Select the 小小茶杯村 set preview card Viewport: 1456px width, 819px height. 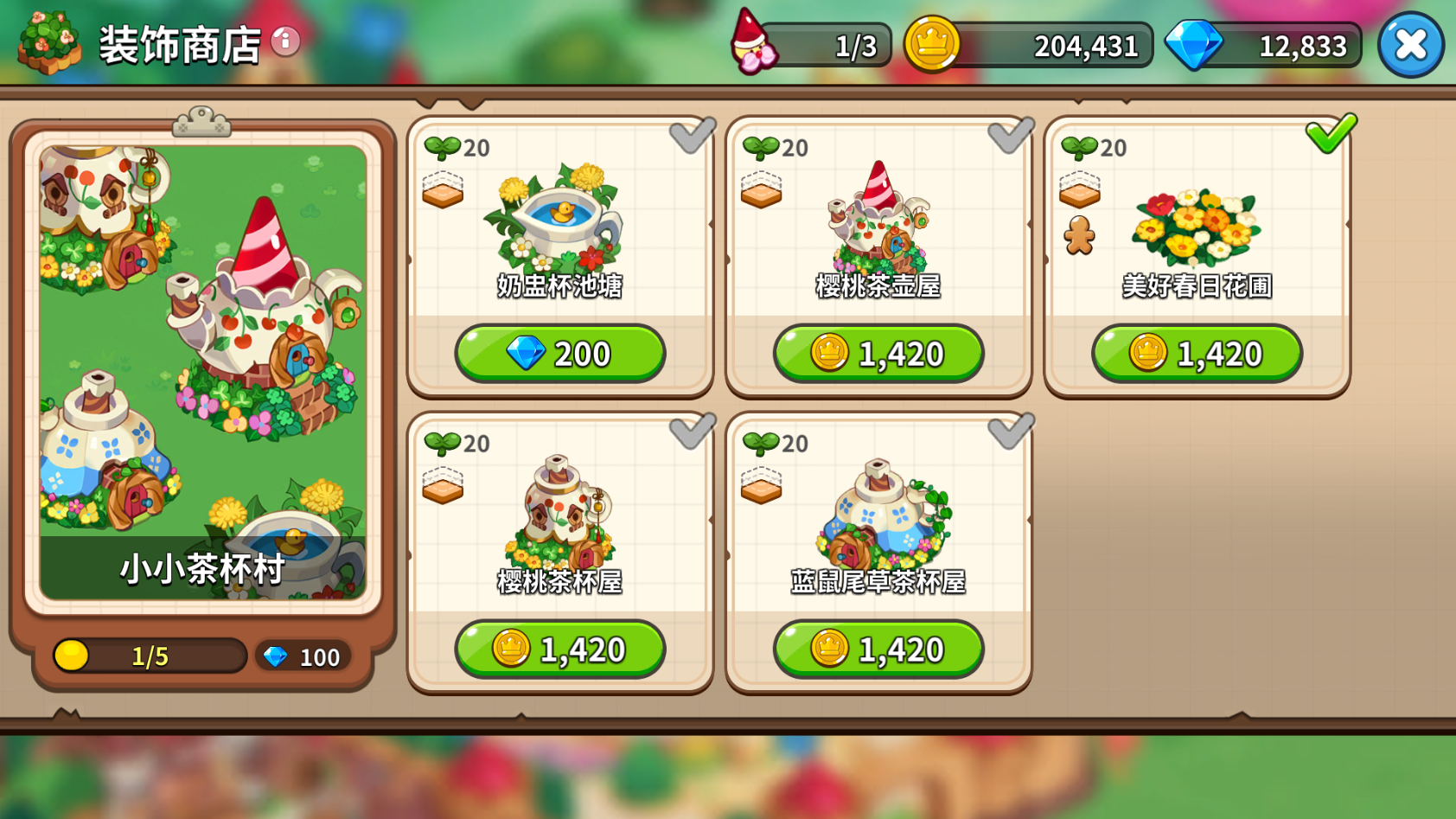coord(203,372)
